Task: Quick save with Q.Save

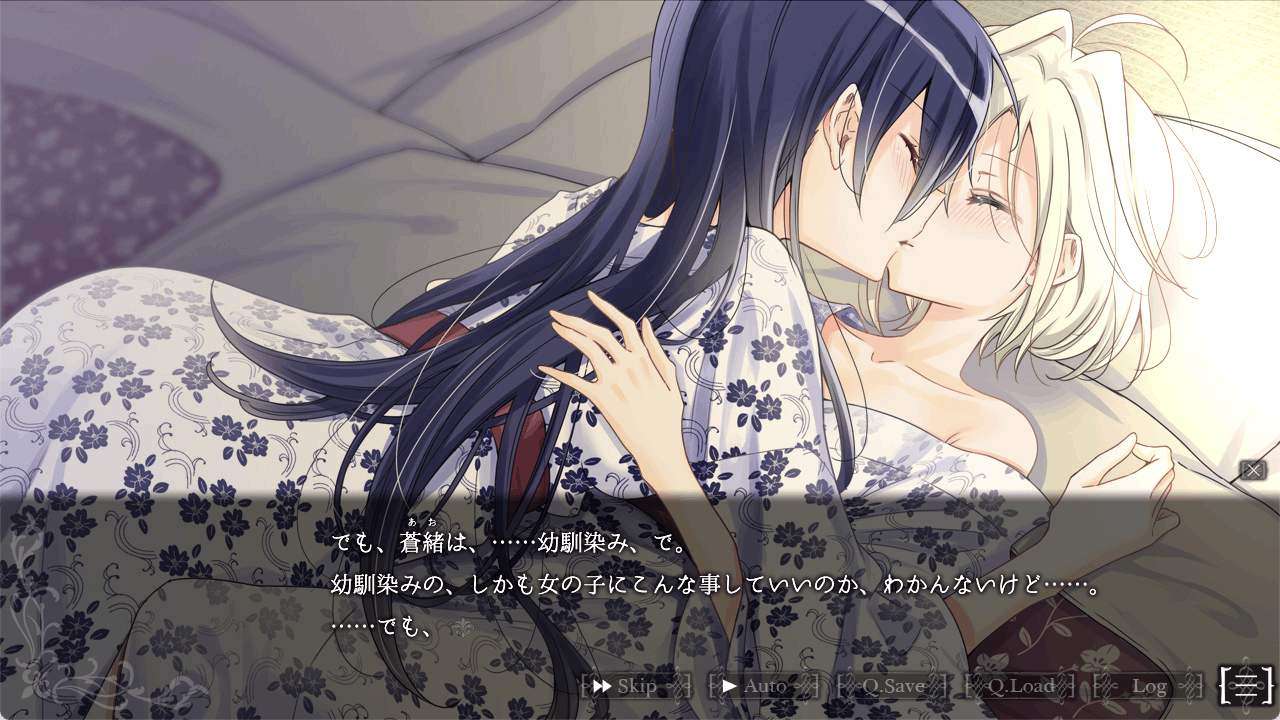Action: (x=893, y=686)
